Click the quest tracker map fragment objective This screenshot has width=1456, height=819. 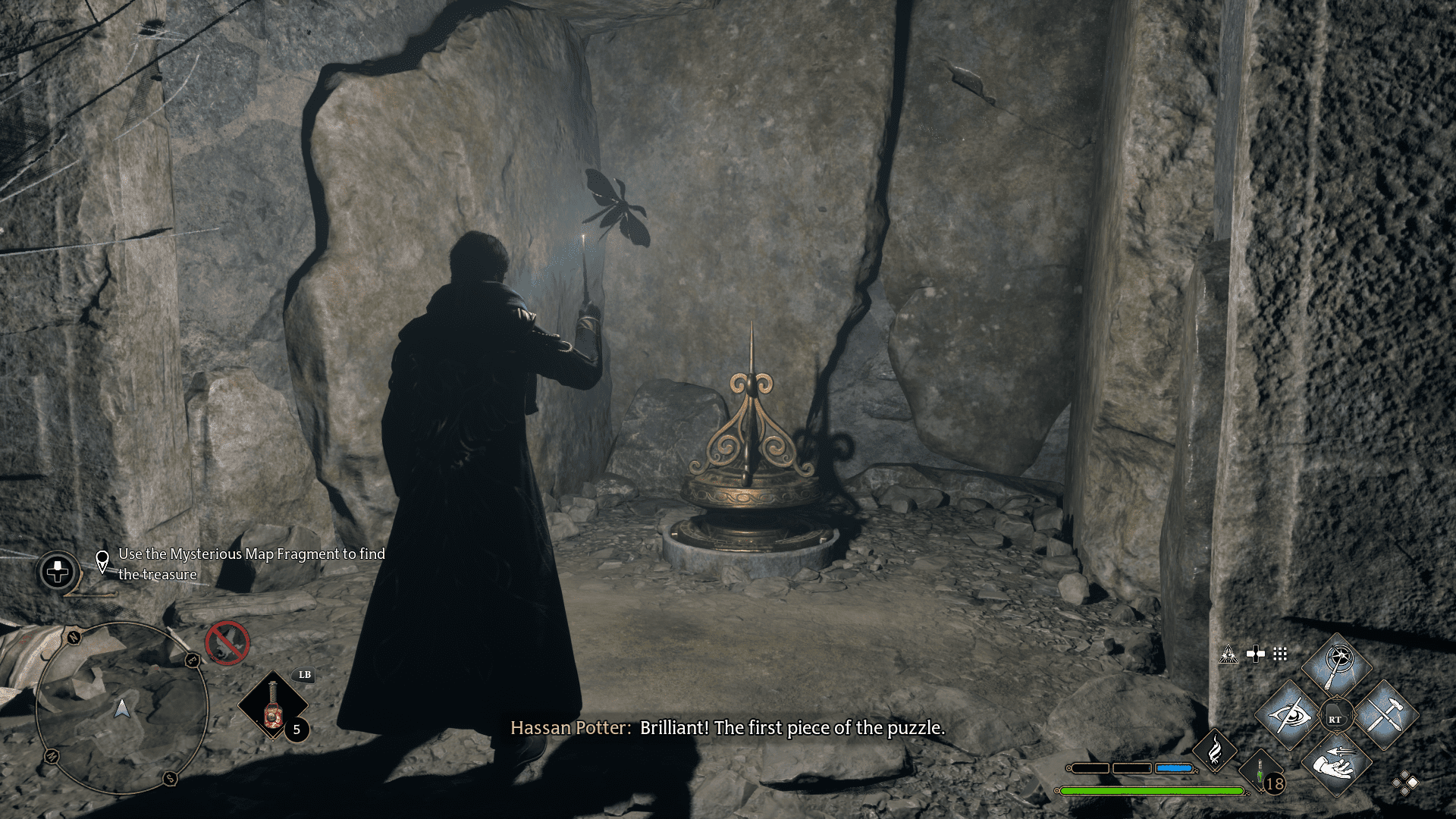tap(250, 564)
